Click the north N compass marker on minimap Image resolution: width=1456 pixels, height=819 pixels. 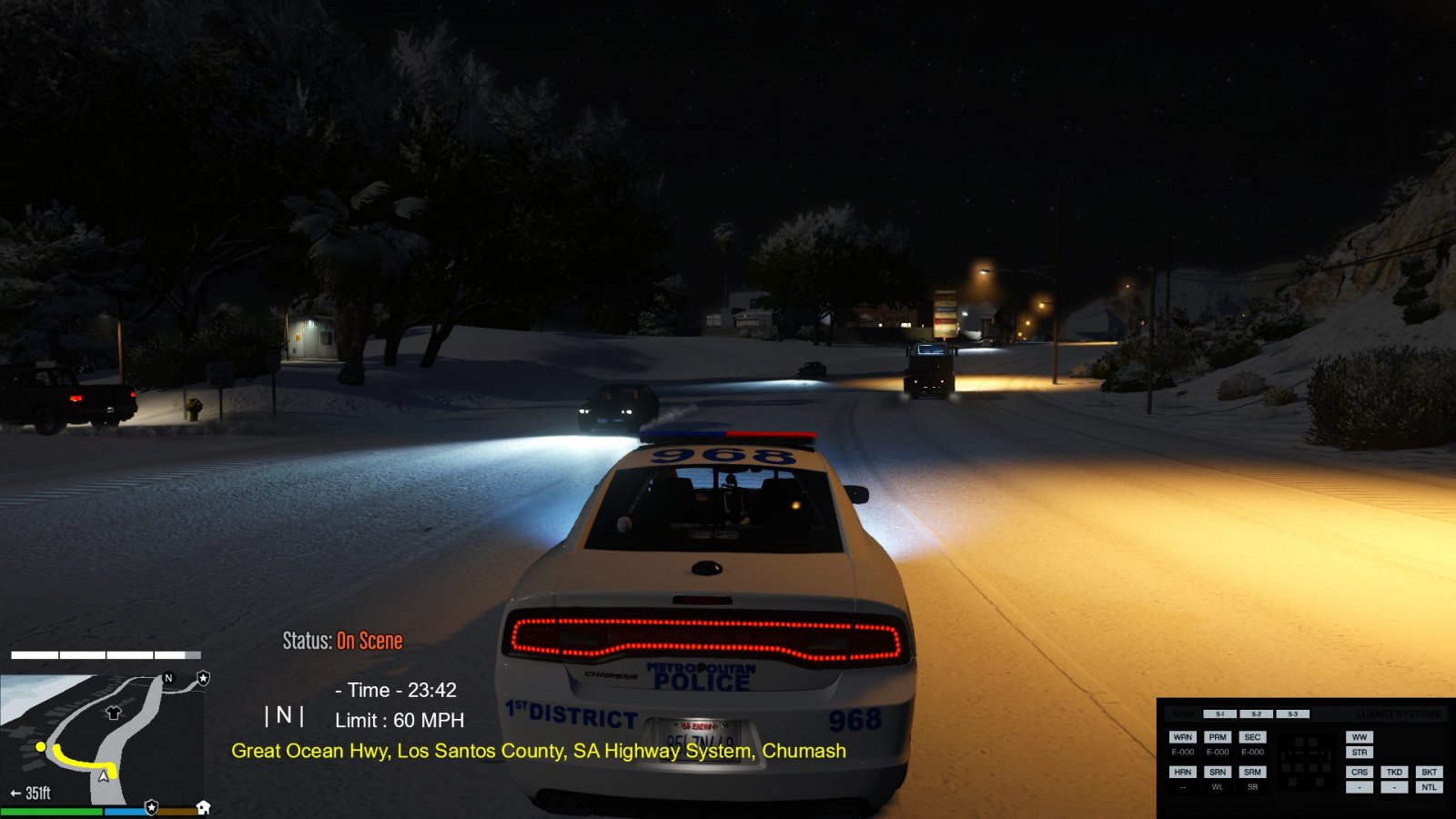coord(168,678)
